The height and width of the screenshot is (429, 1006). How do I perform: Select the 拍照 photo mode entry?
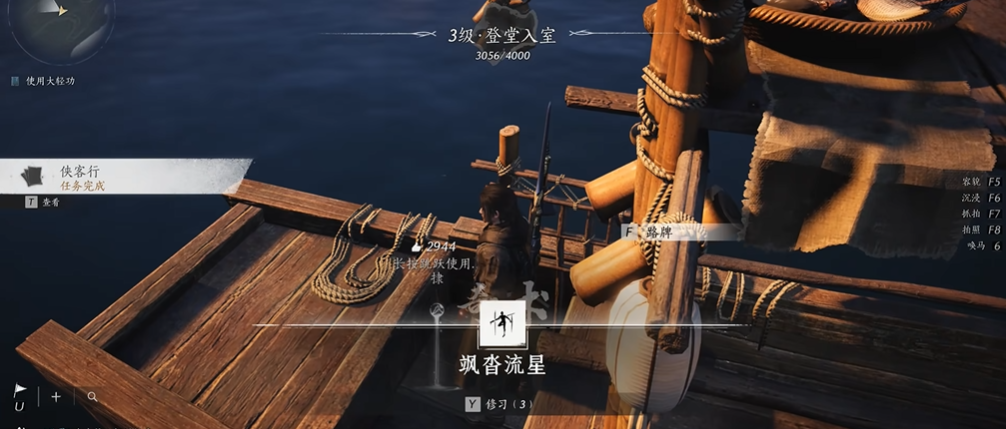point(980,229)
